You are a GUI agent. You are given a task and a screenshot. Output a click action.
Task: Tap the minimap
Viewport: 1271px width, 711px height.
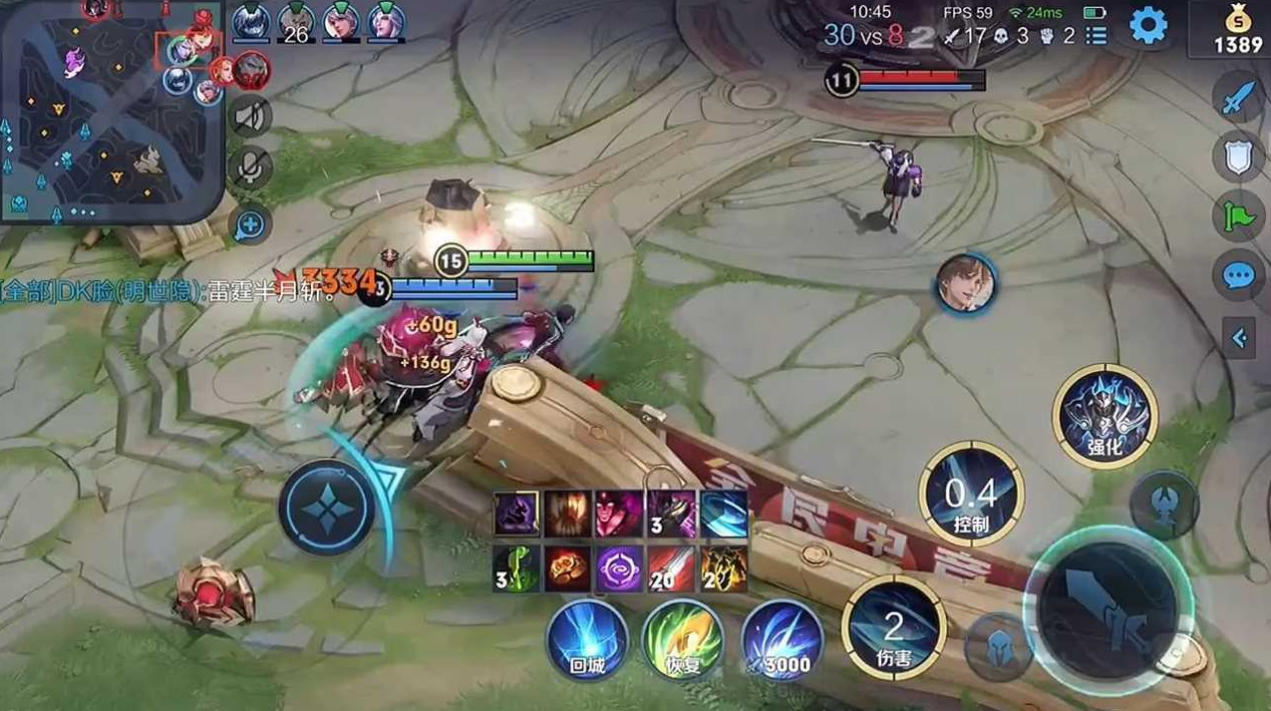click(110, 110)
